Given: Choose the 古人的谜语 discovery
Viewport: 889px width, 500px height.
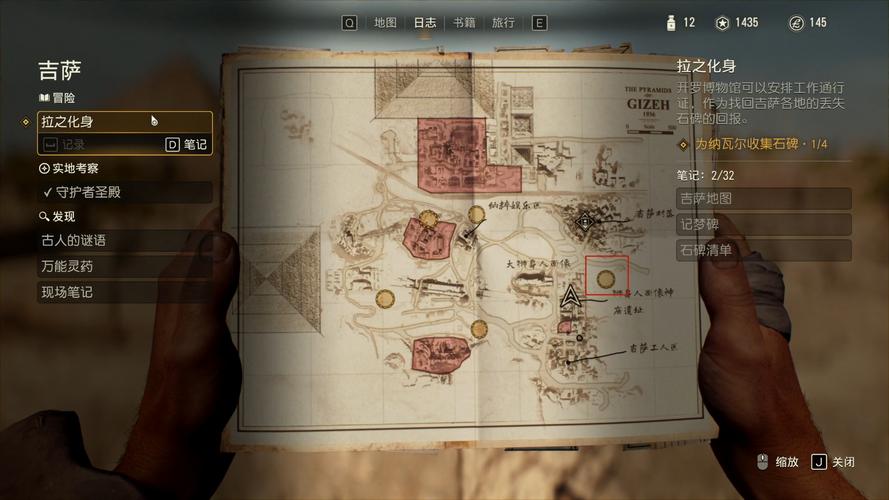Looking at the screenshot, I should pyautogui.click(x=125, y=240).
